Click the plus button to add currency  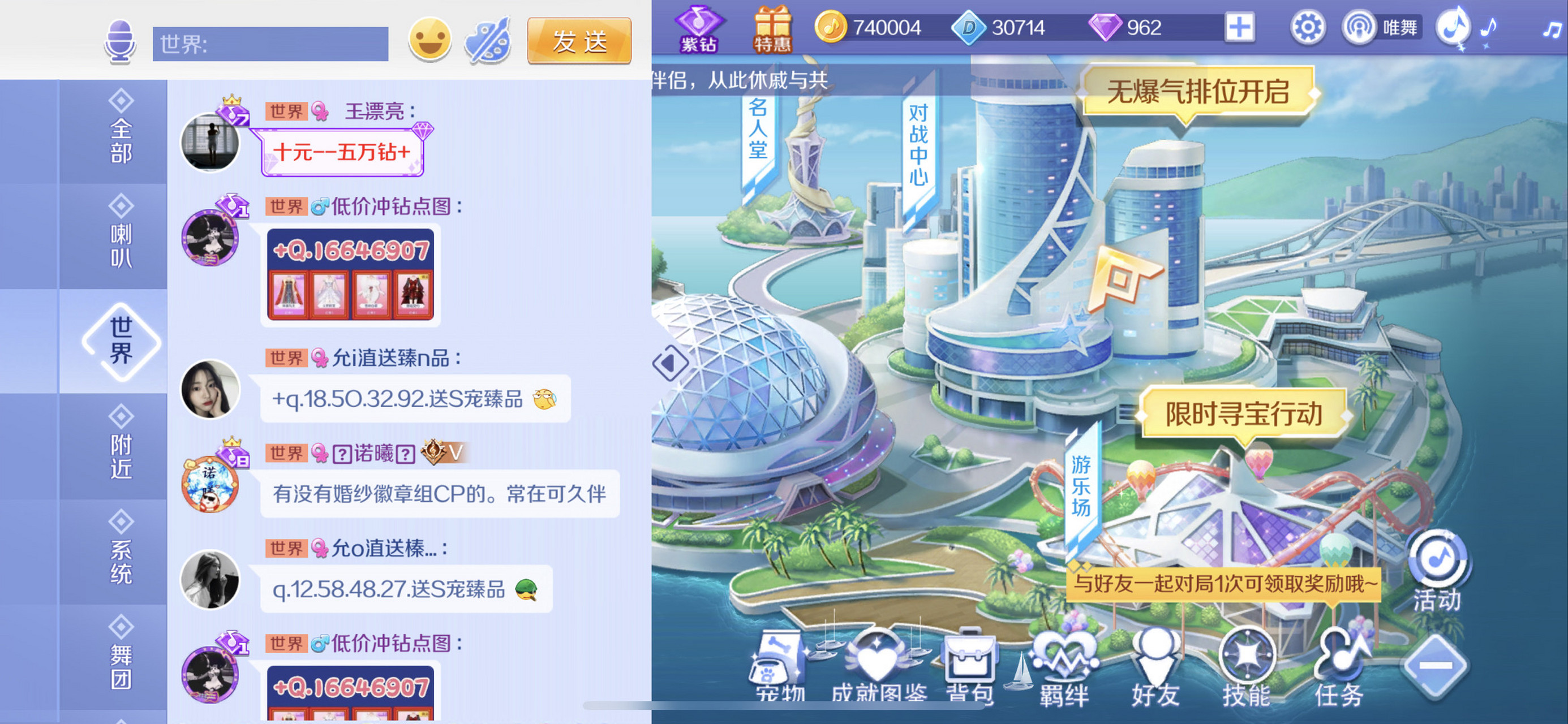(x=1239, y=28)
